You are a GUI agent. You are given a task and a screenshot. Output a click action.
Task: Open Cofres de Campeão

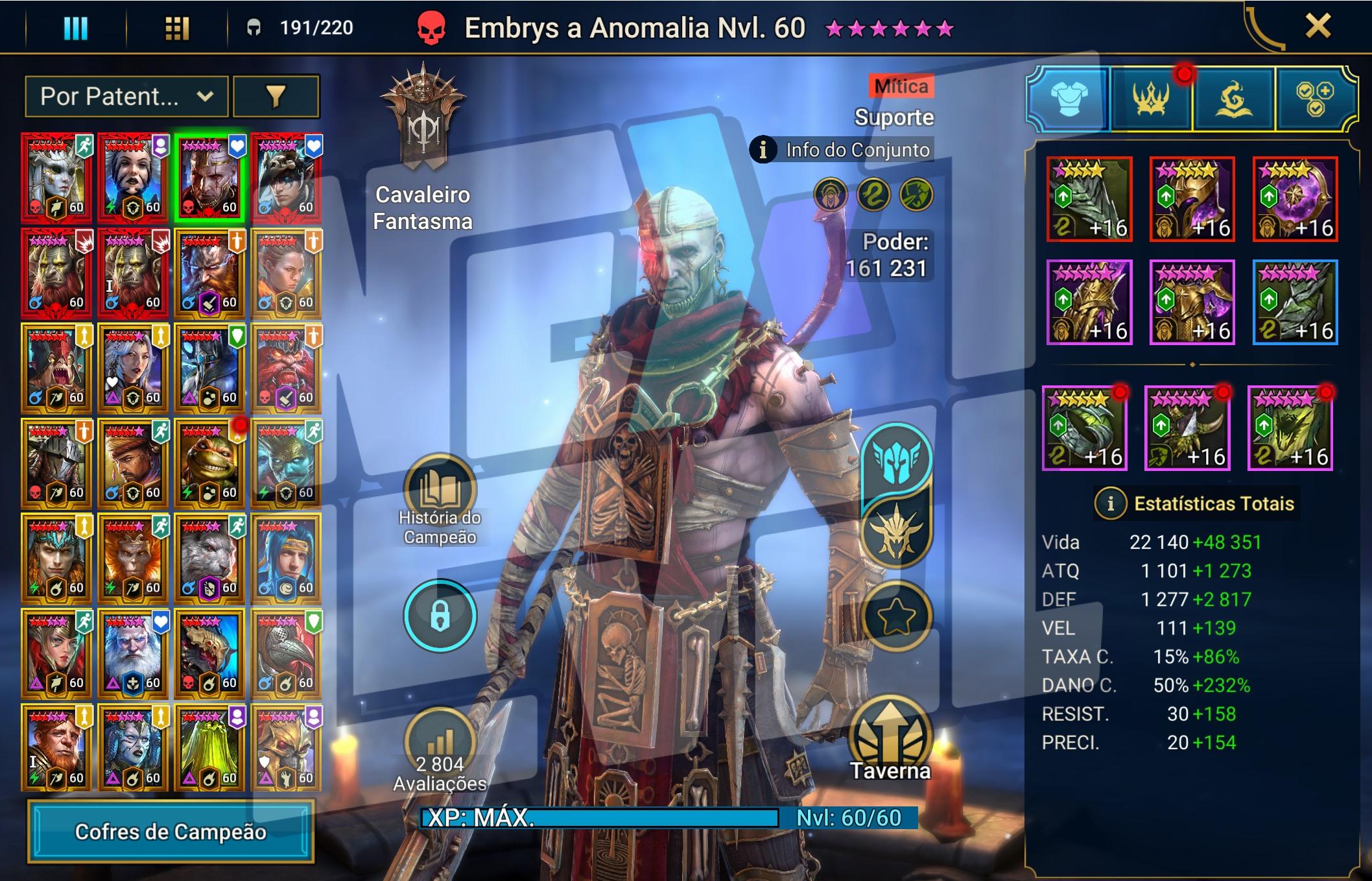[x=171, y=832]
